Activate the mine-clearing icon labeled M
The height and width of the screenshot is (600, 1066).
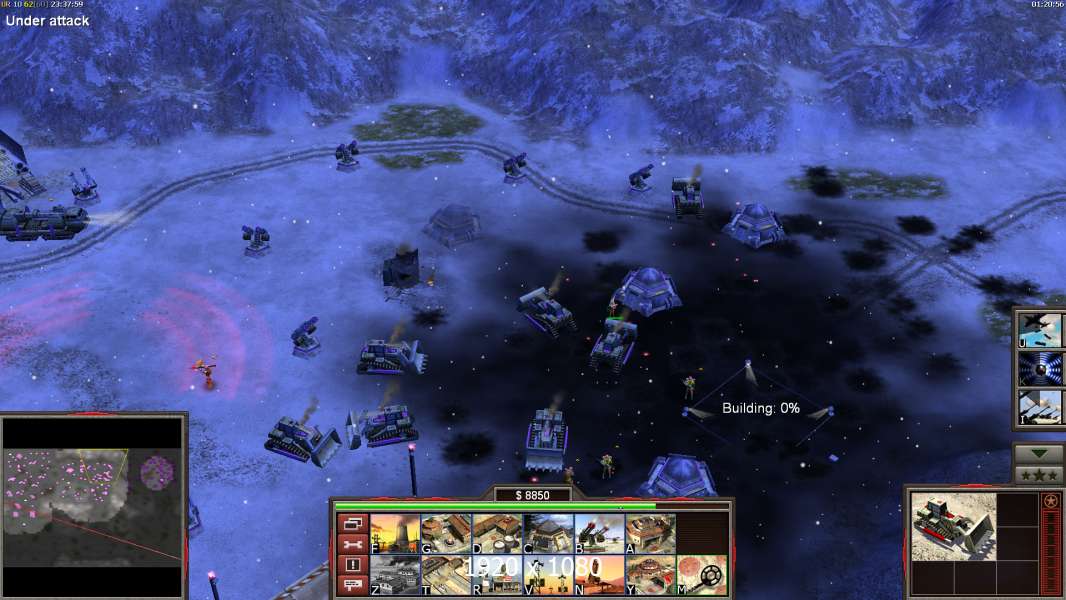click(702, 575)
